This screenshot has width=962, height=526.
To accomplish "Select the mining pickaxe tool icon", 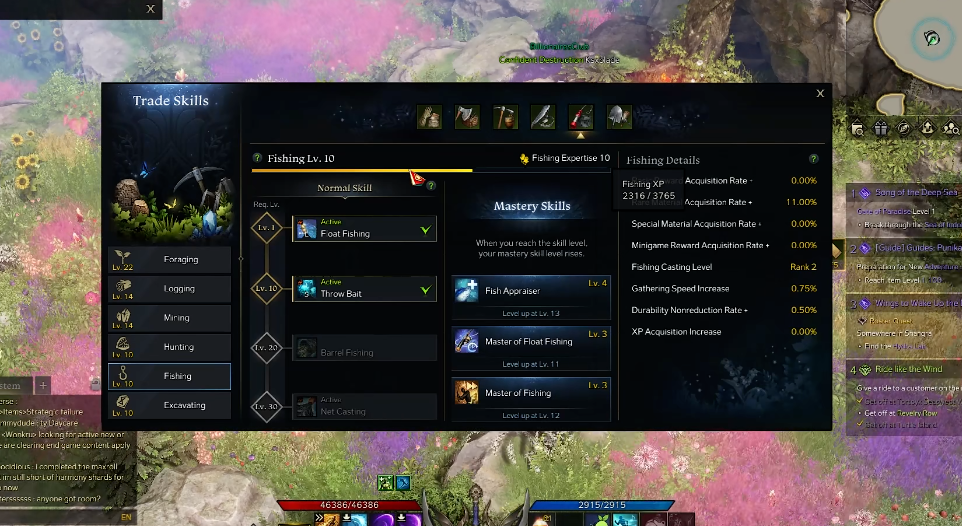I will tap(505, 117).
